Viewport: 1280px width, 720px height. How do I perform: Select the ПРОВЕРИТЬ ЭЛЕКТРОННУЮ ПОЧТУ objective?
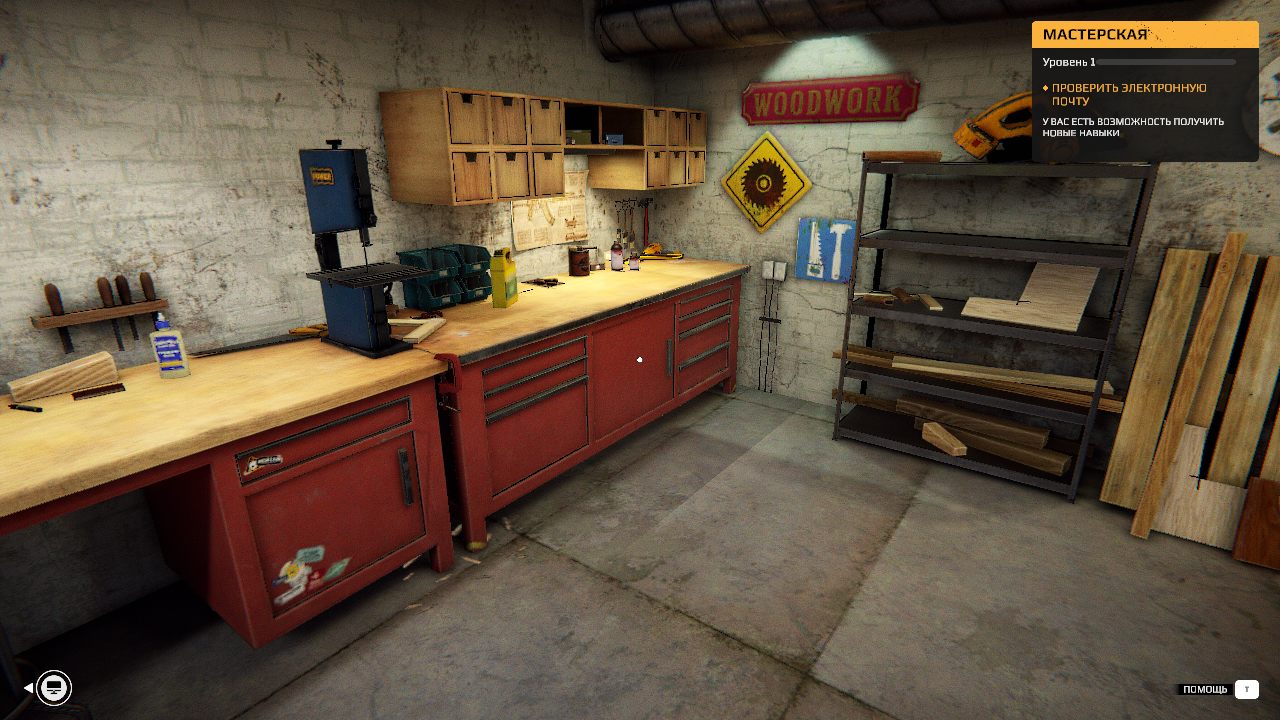pos(1128,91)
